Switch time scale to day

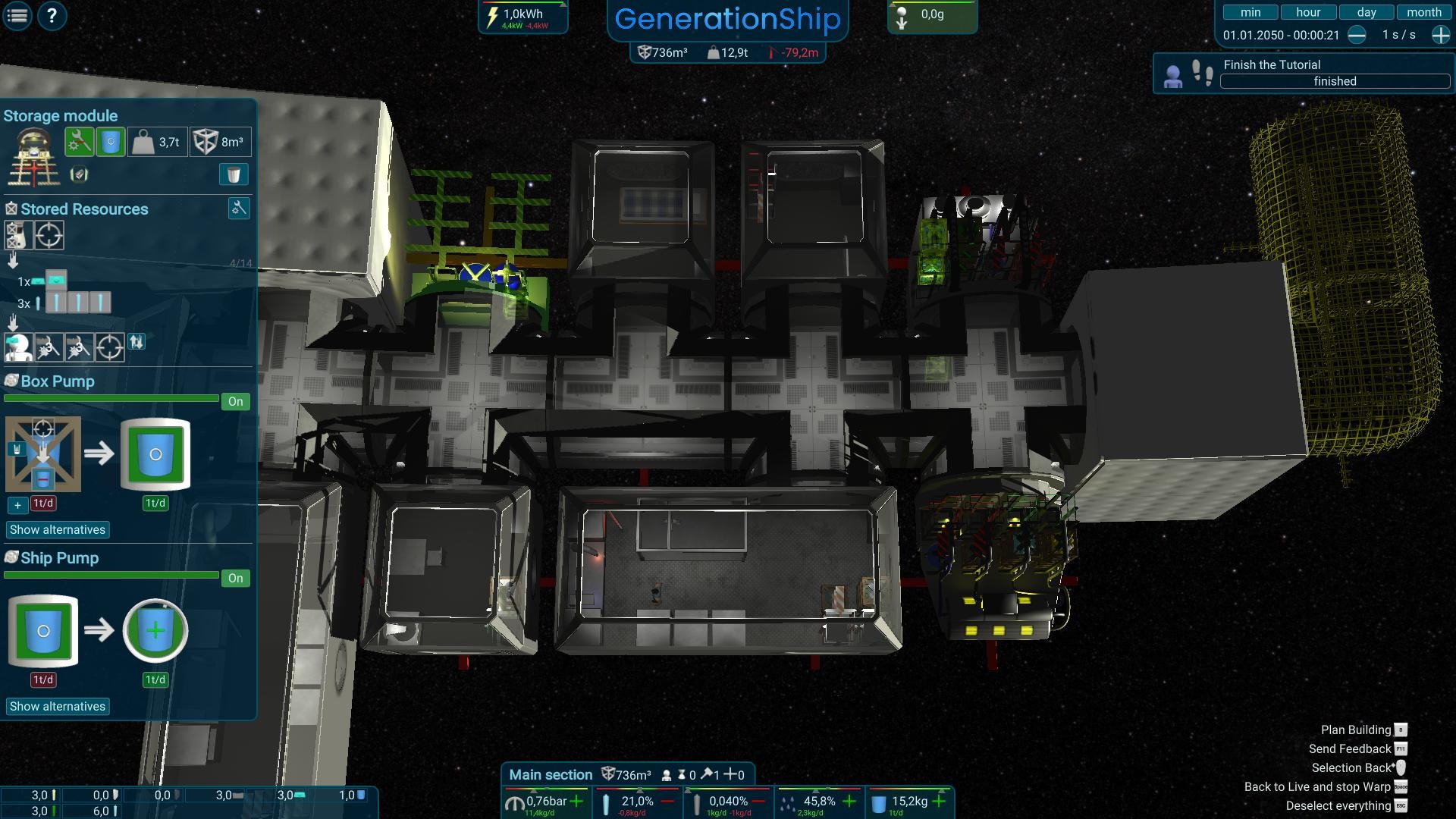pyautogui.click(x=1365, y=11)
